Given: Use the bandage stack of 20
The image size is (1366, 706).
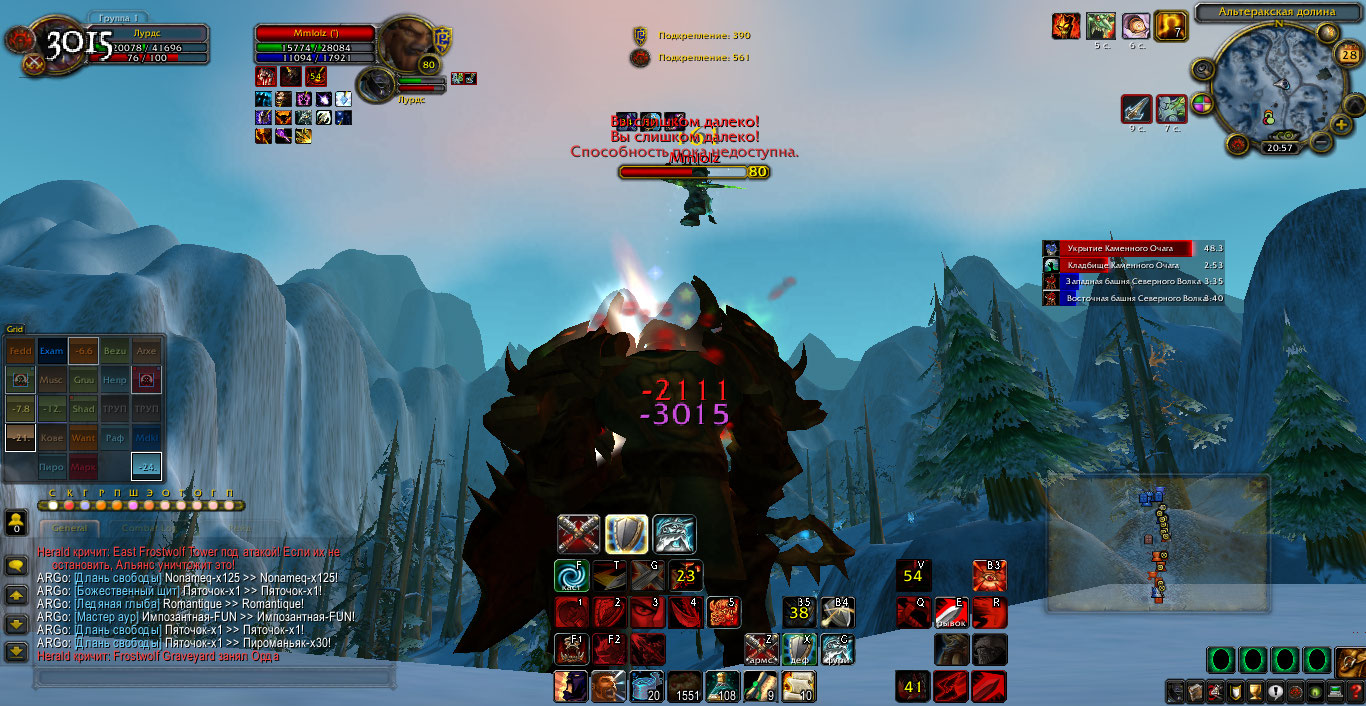Looking at the screenshot, I should (645, 686).
